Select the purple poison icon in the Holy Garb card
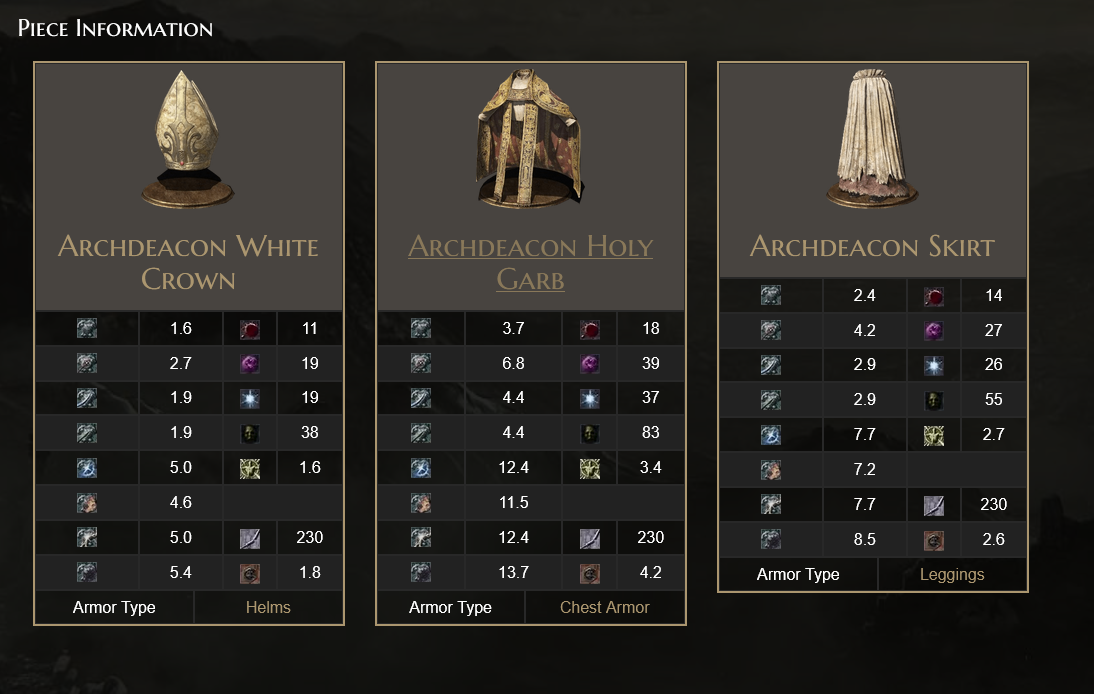 [592, 363]
